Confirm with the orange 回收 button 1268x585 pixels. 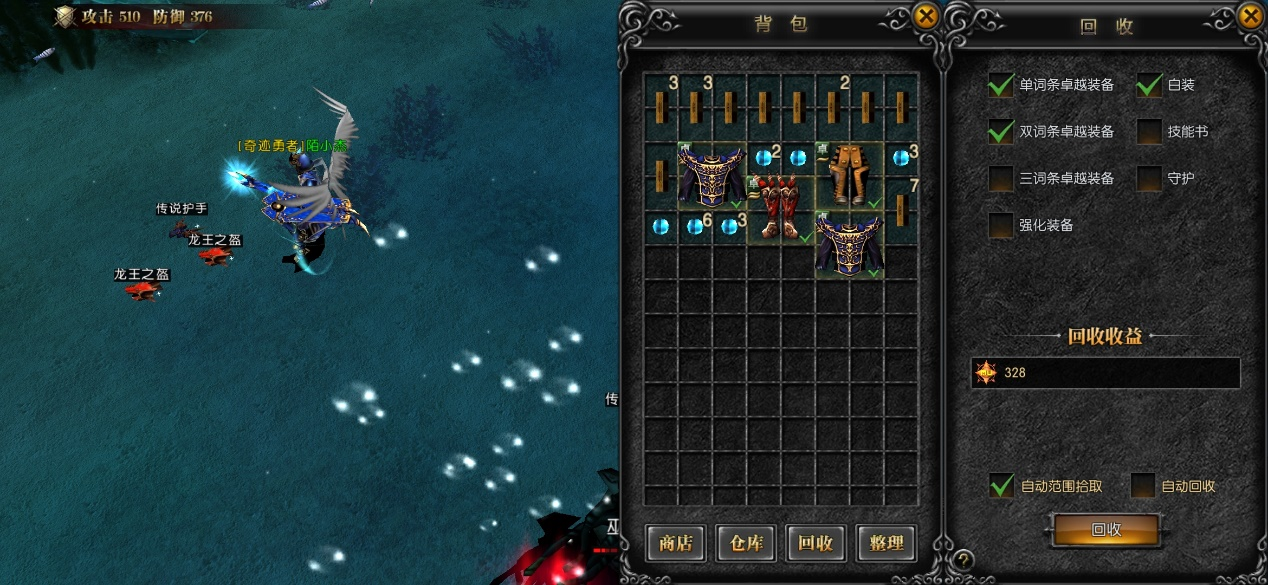click(1106, 530)
